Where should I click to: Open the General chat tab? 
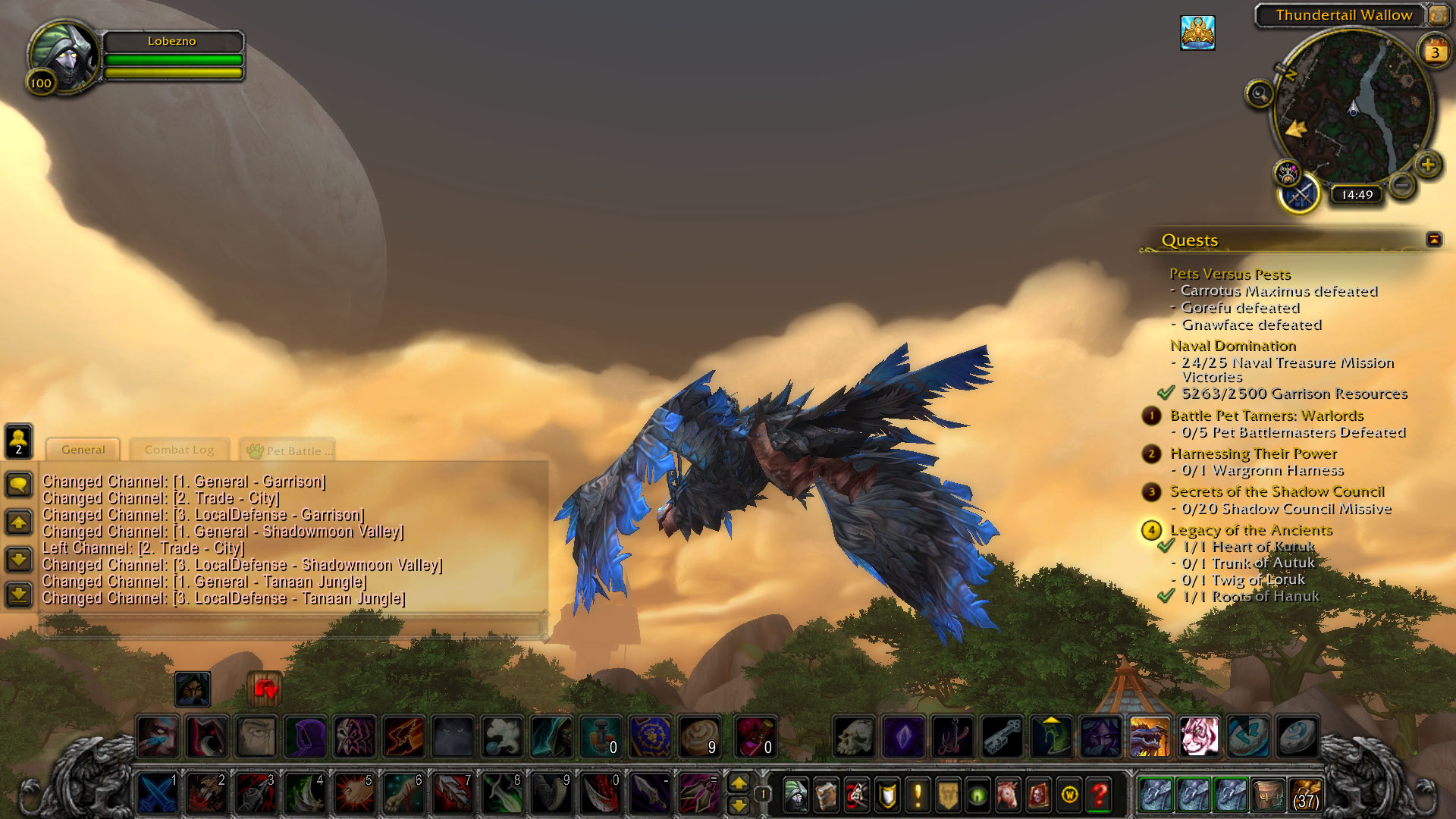click(x=83, y=450)
